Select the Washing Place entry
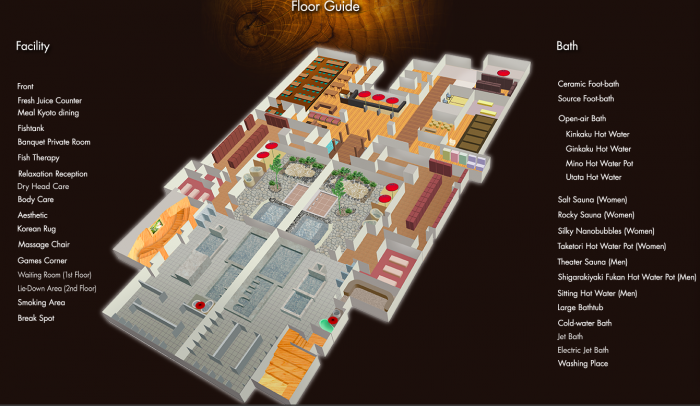This screenshot has width=700, height=406. coord(583,363)
